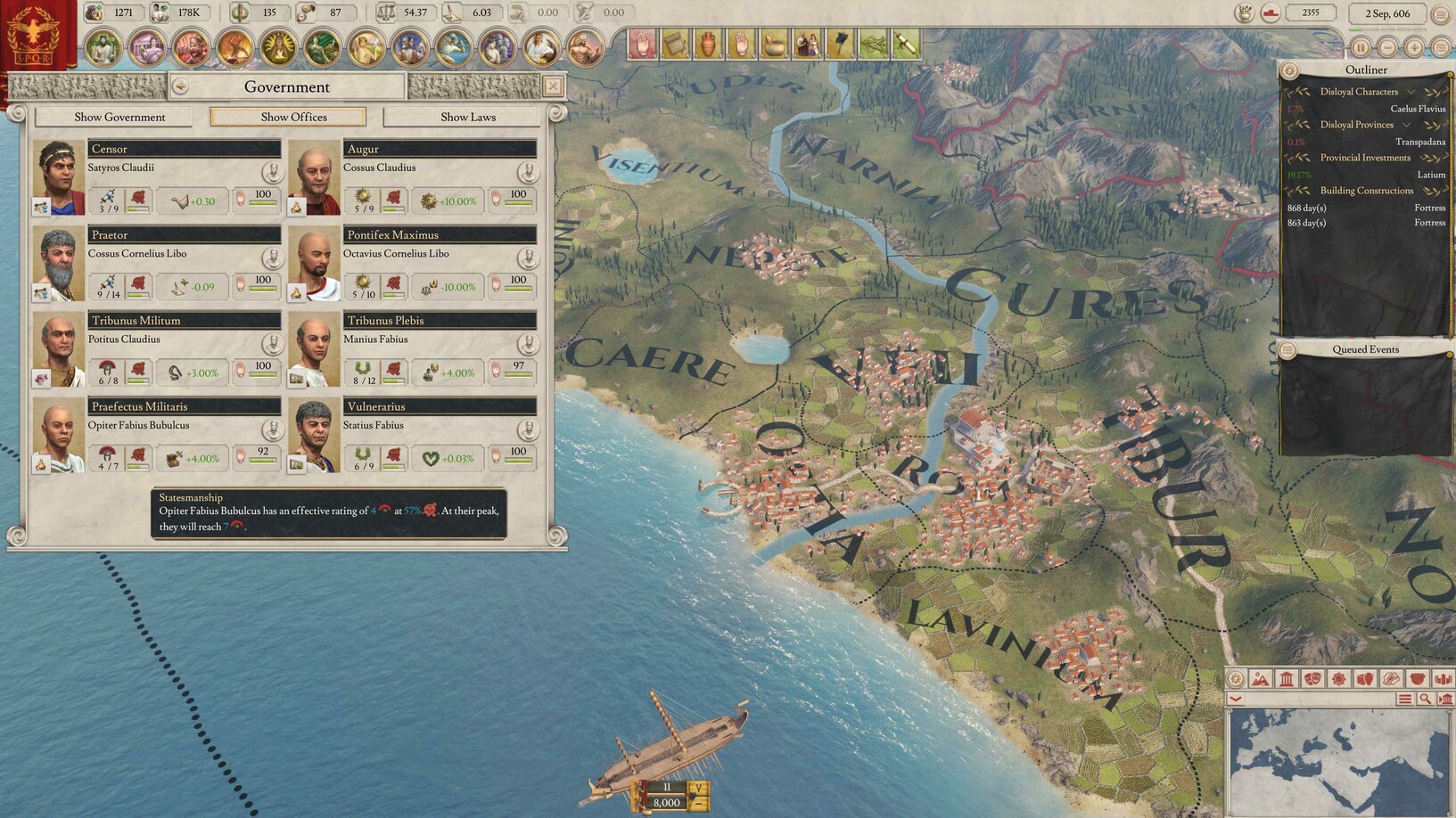Toggle the gear map mode settings button
Viewport: 1456px width, 818px height.
coord(1235,679)
